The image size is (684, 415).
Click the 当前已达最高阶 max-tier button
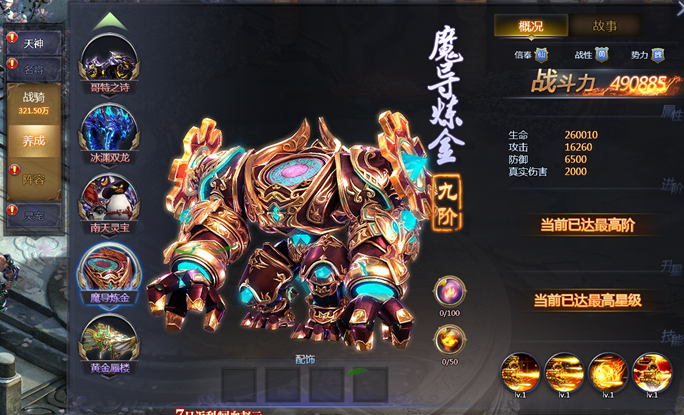pos(587,224)
